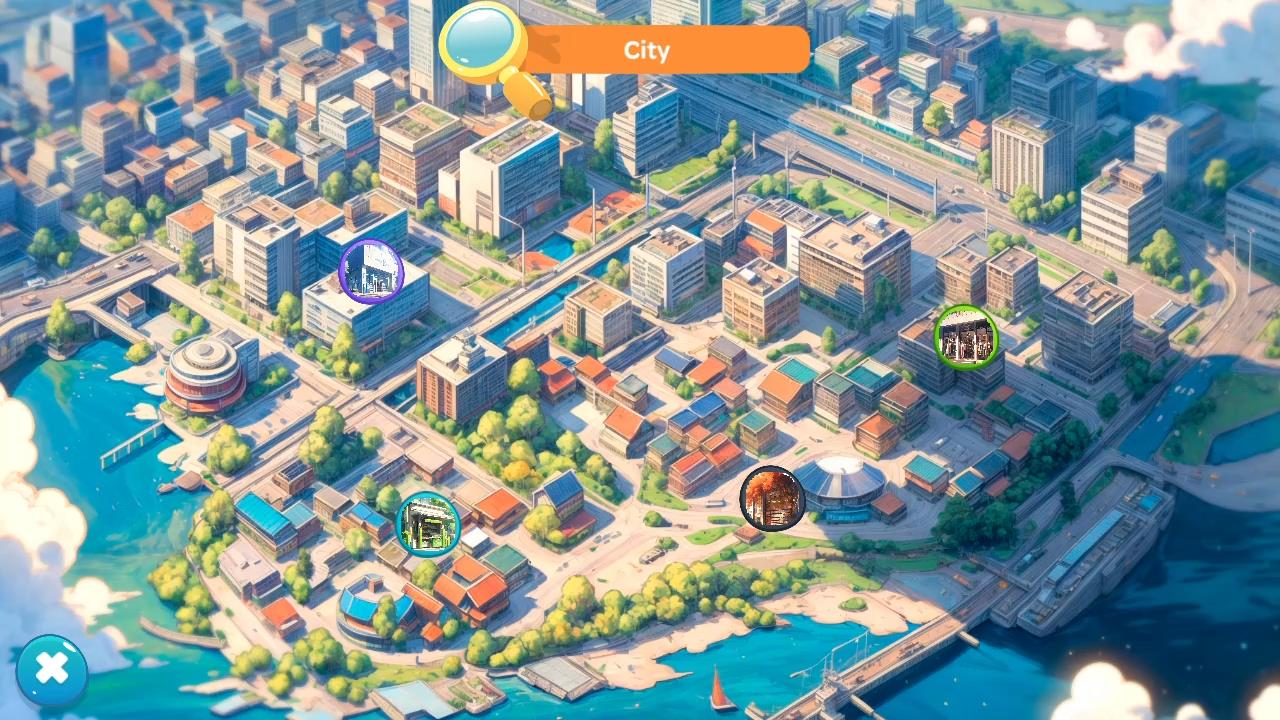Exit the map via the X button
This screenshot has height=720, width=1280.
[x=52, y=668]
